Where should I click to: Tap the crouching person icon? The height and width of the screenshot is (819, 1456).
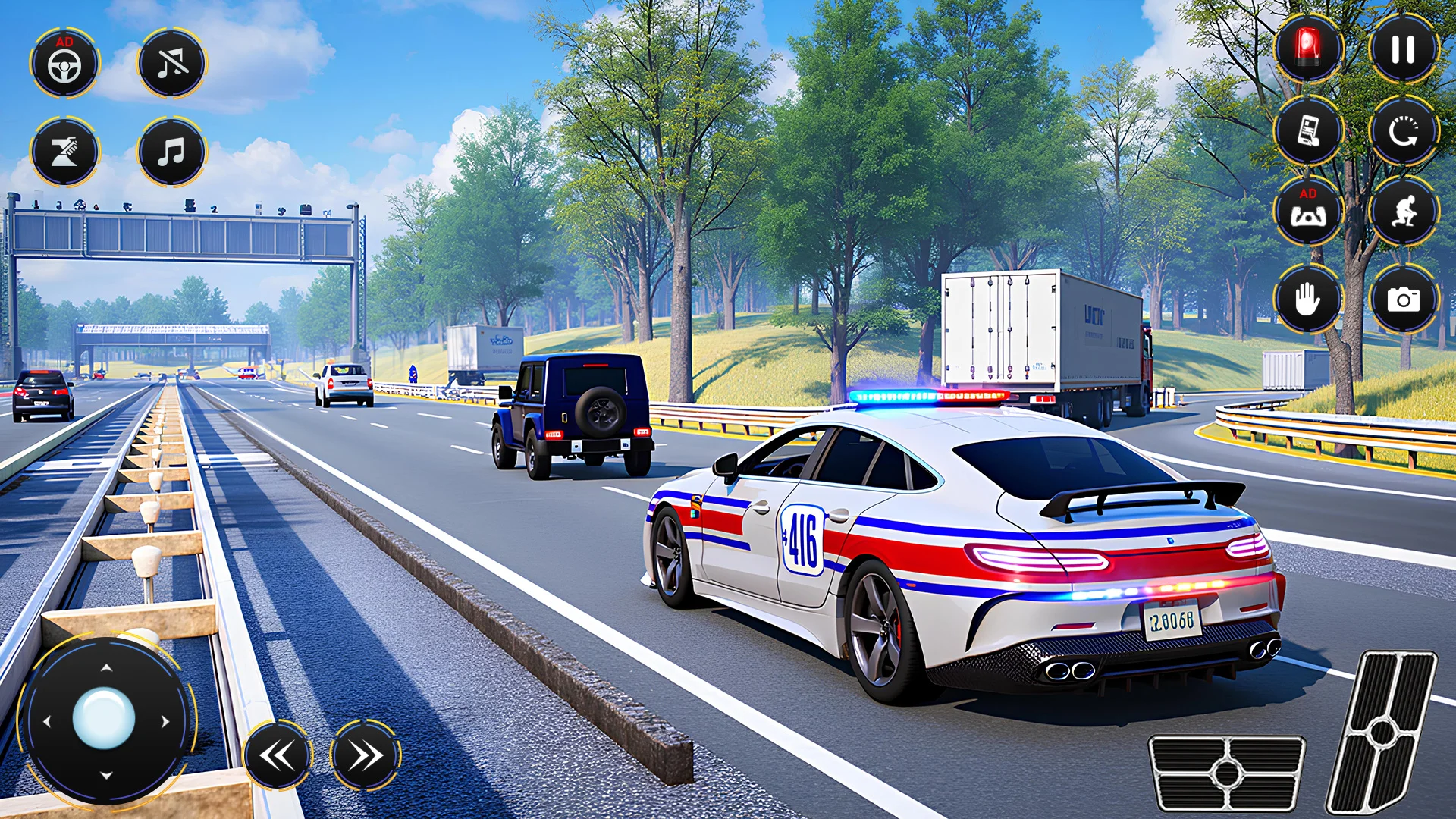coord(1403,212)
